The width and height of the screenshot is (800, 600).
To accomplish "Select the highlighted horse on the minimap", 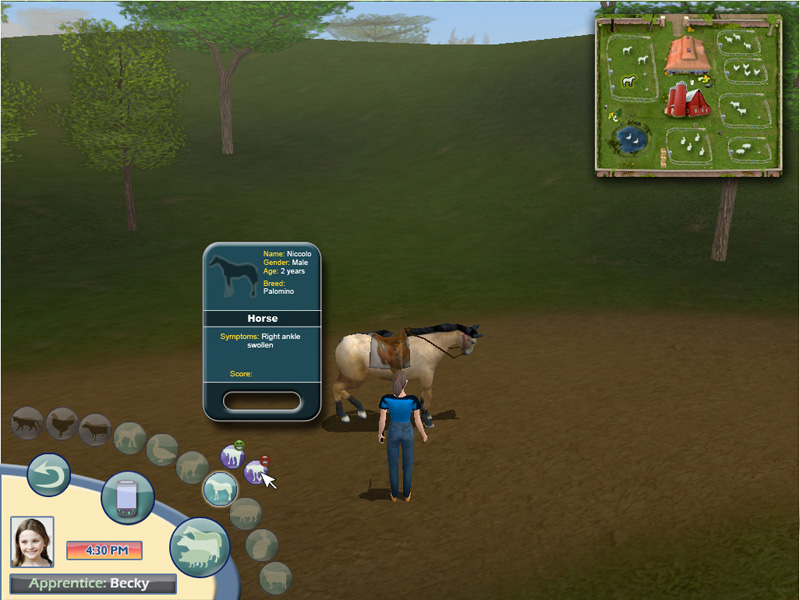I will point(629,82).
